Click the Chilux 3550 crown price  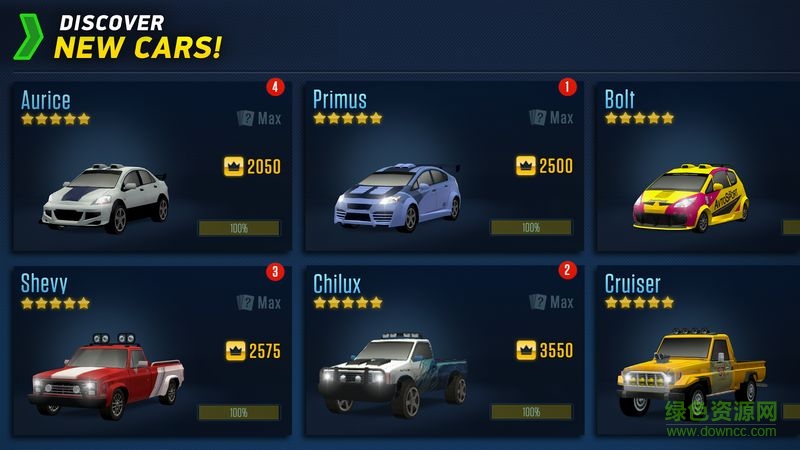click(545, 351)
